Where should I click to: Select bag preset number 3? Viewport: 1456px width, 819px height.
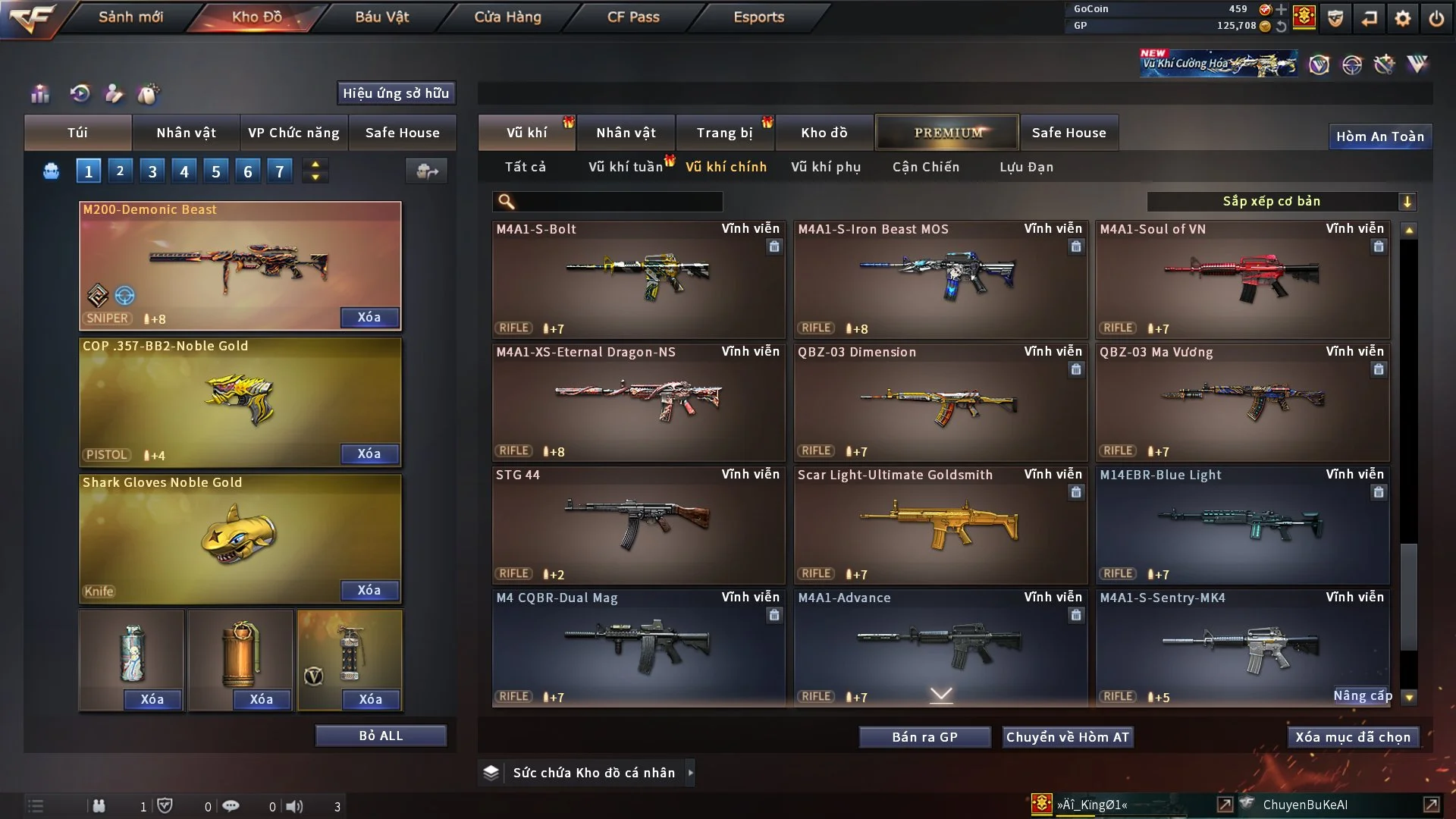[x=152, y=171]
